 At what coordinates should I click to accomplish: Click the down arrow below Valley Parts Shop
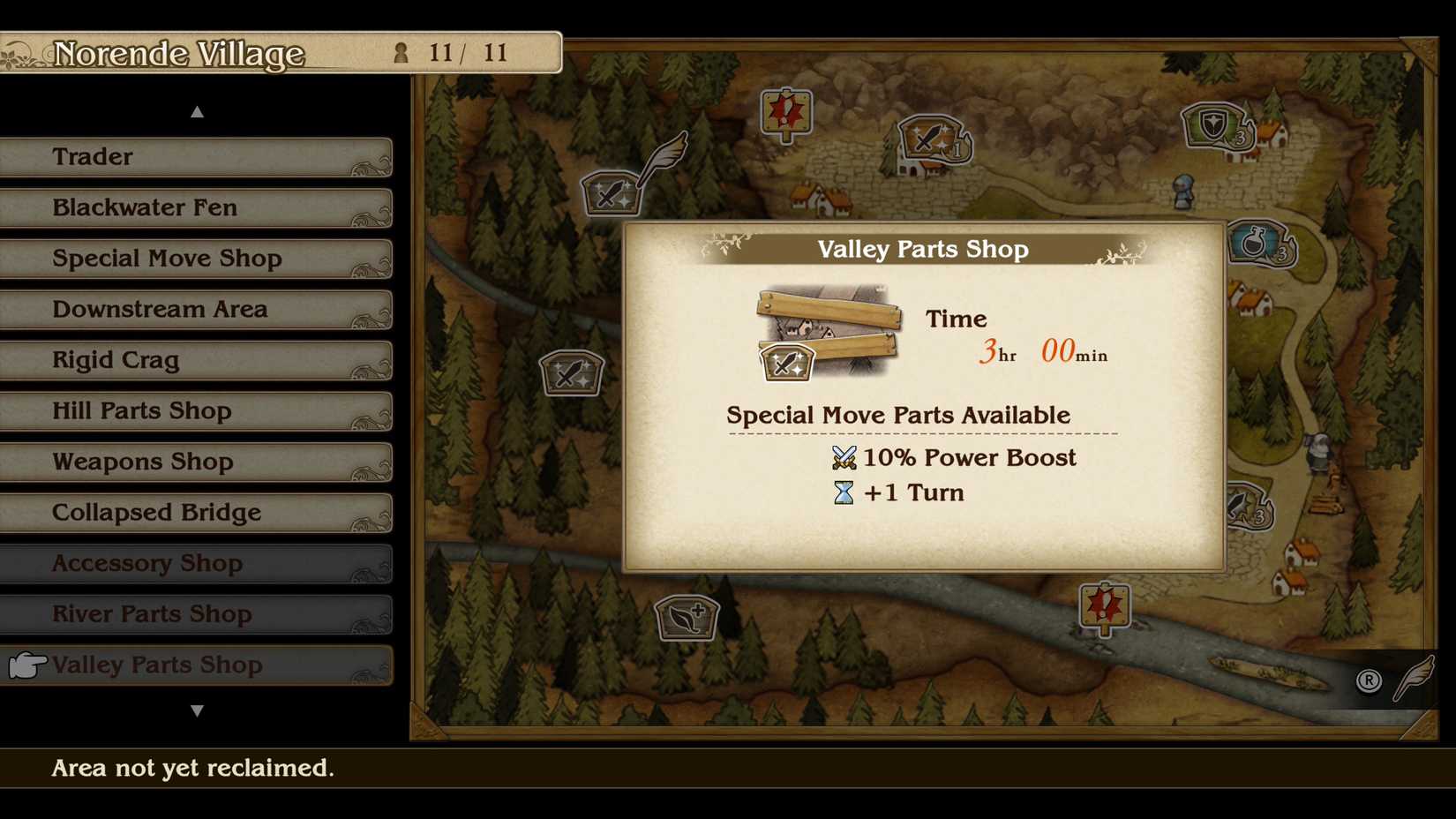click(198, 709)
